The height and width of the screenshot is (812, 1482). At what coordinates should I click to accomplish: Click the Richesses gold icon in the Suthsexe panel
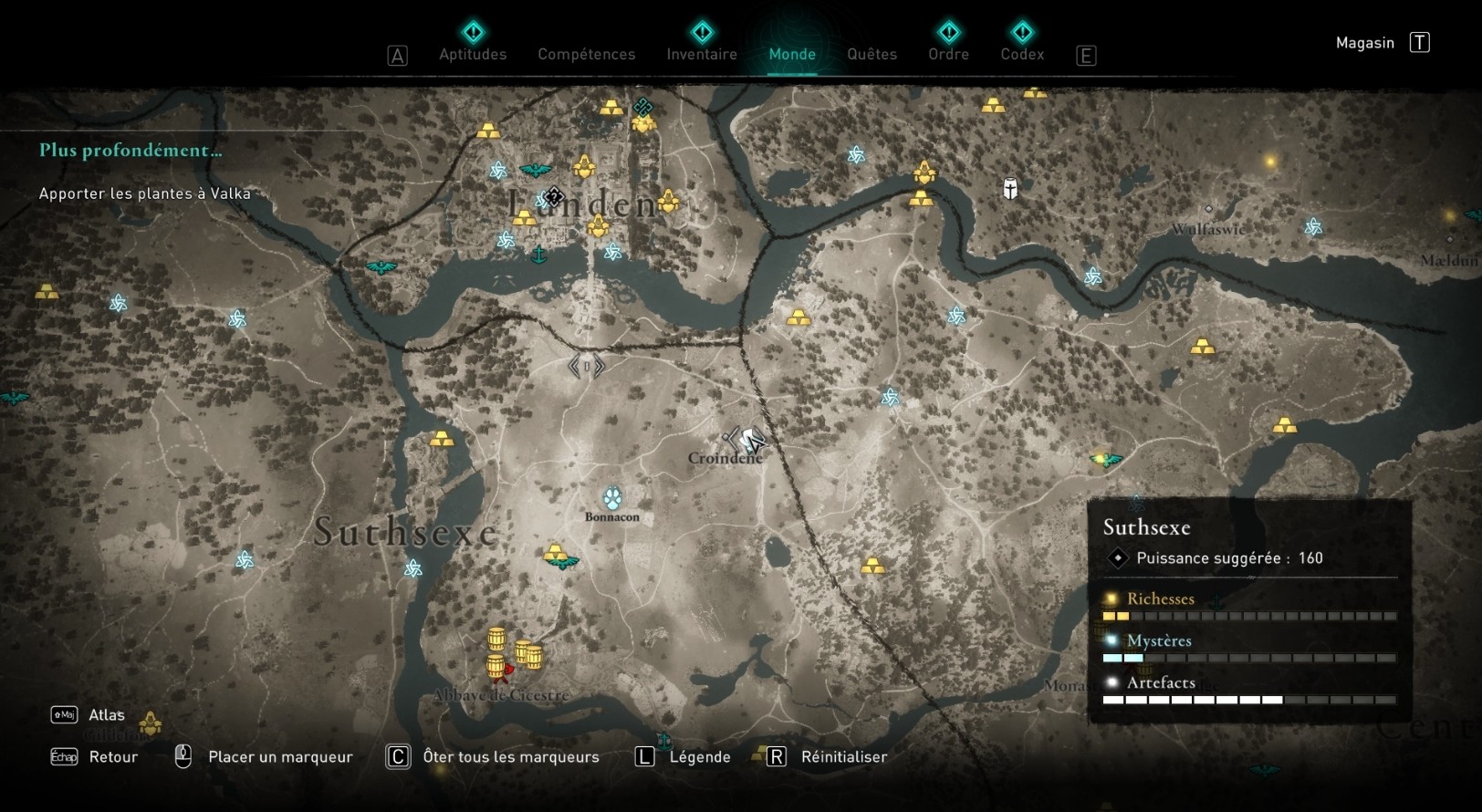pos(1110,598)
